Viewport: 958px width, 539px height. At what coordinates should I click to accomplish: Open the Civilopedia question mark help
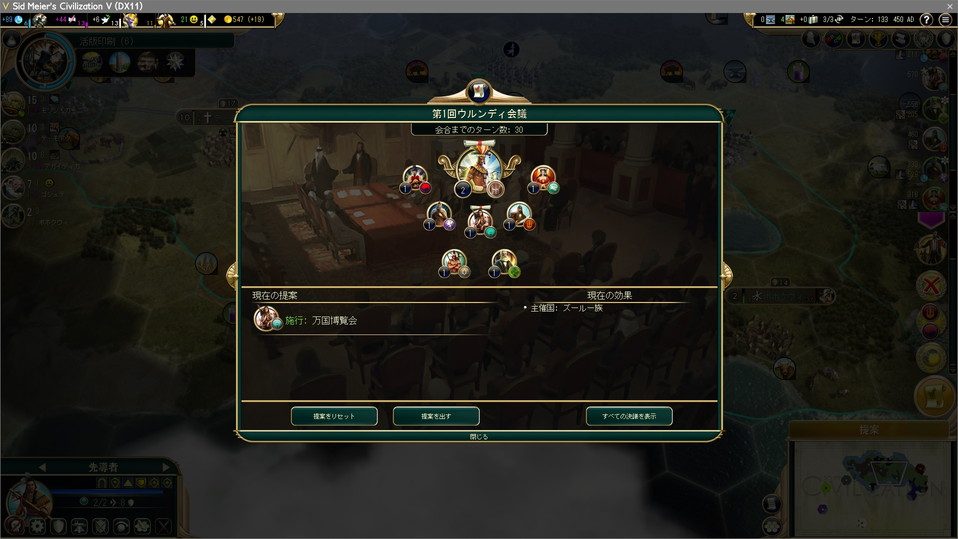[x=926, y=19]
